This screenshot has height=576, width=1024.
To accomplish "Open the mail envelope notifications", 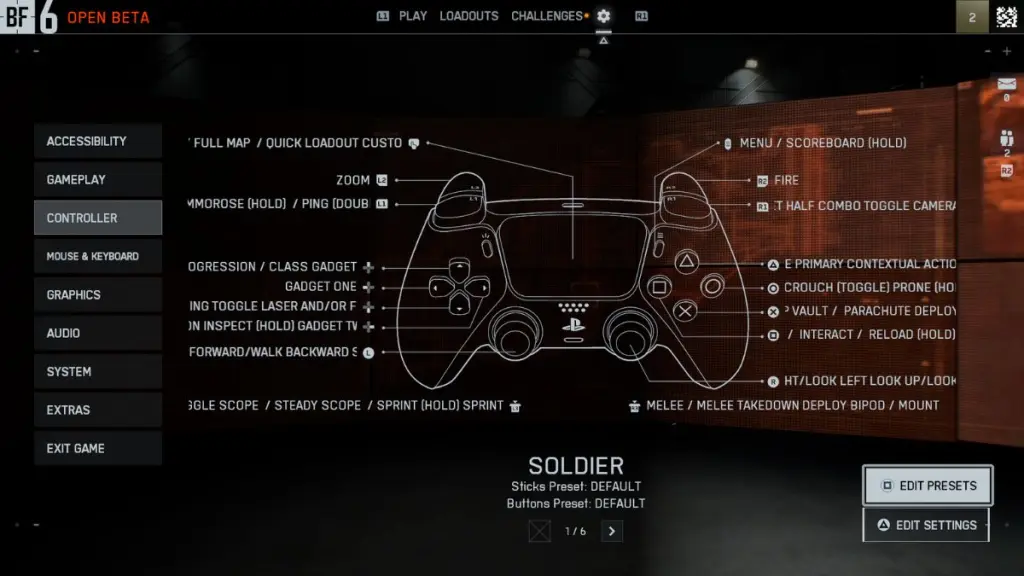I will (x=1006, y=83).
